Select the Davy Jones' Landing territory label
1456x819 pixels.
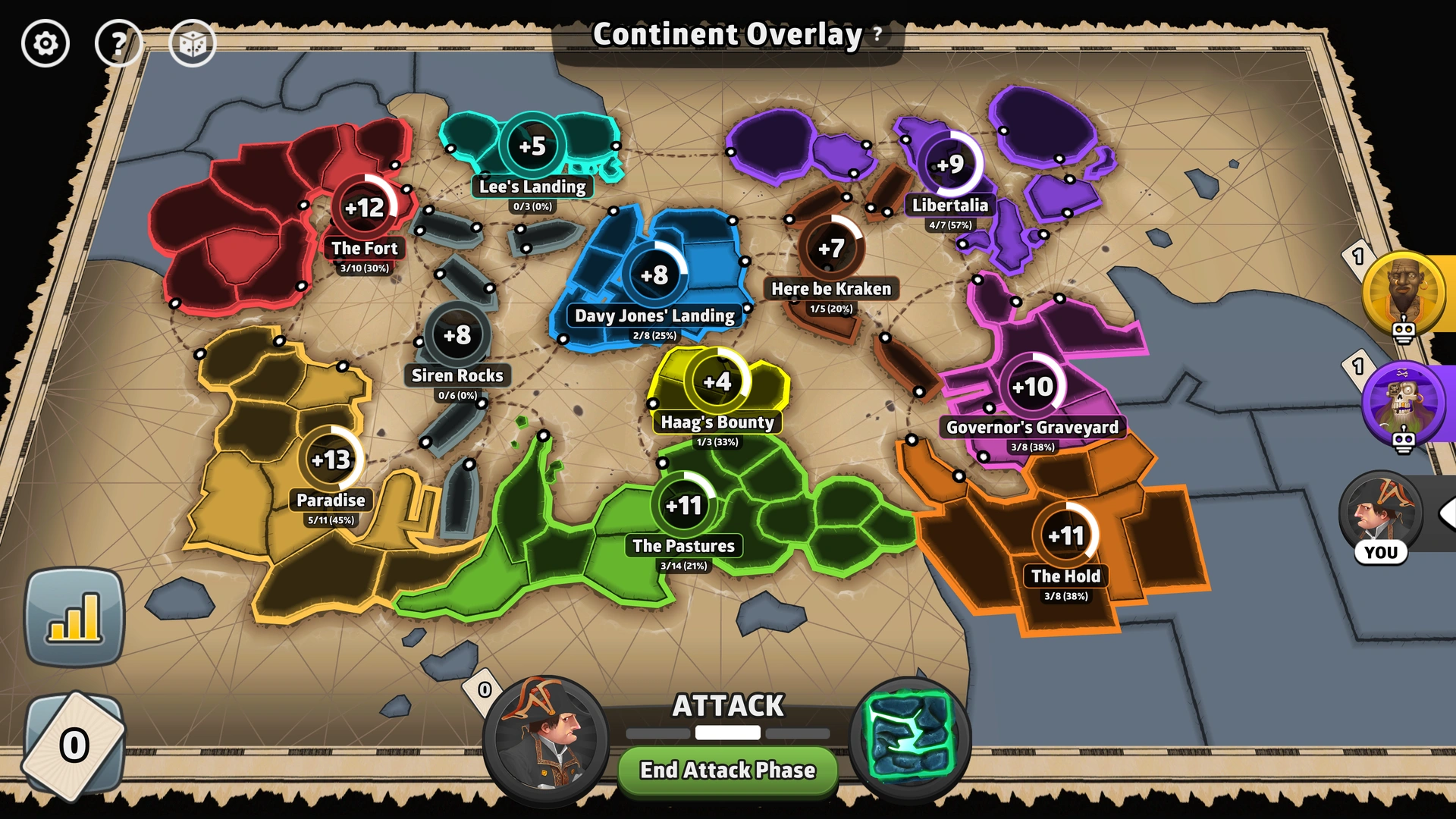(654, 316)
